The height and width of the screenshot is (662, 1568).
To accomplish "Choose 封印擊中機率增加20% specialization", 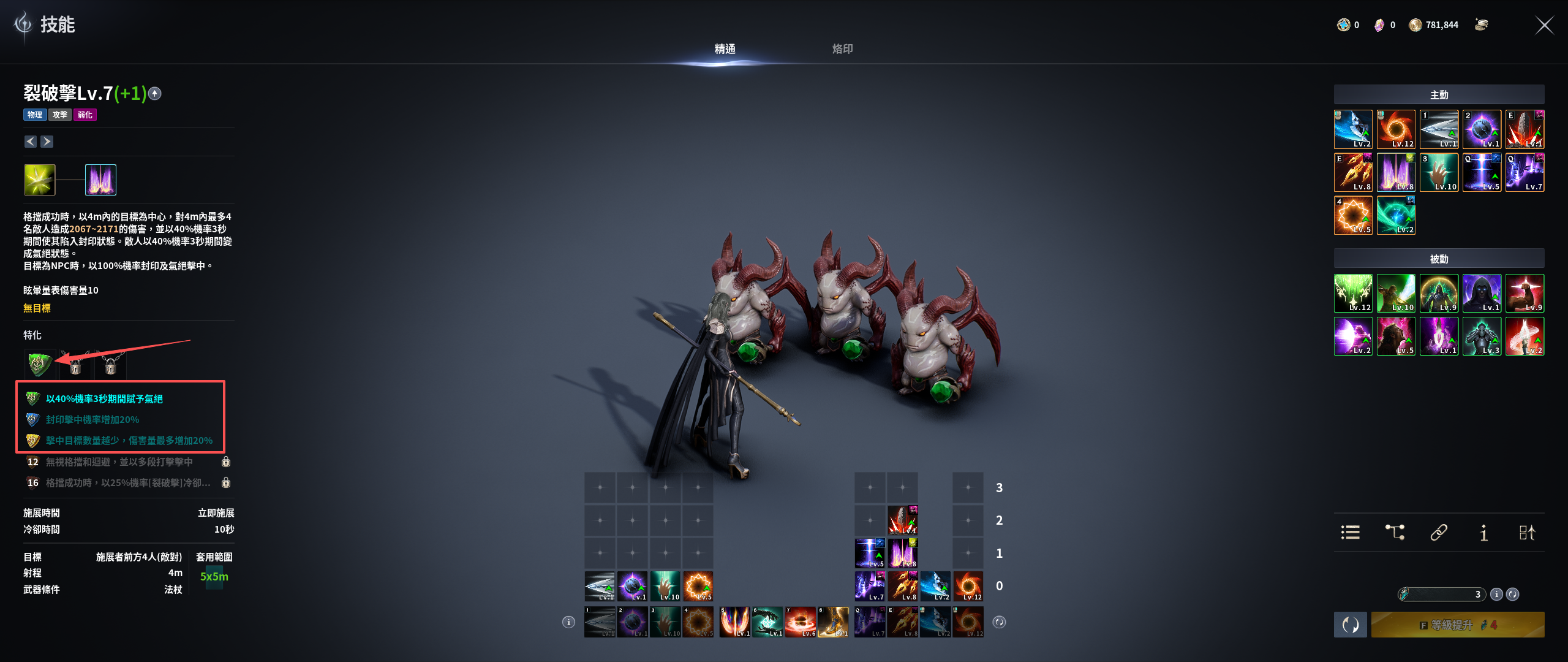I will (x=92, y=420).
